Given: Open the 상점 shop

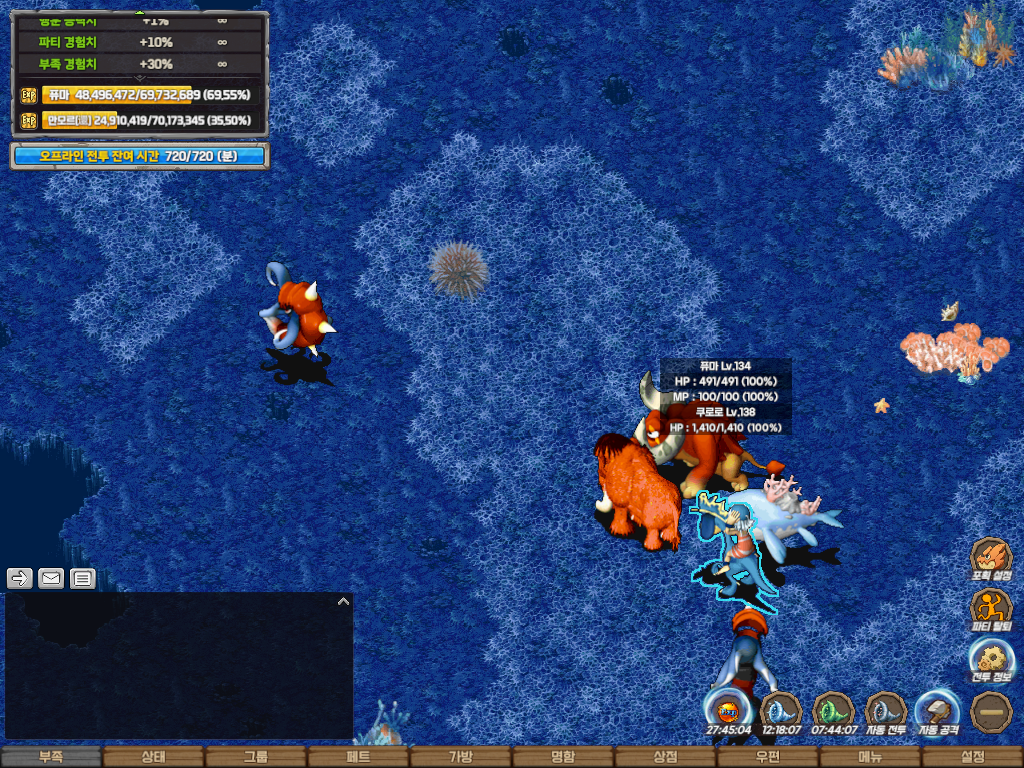Looking at the screenshot, I should point(665,757).
